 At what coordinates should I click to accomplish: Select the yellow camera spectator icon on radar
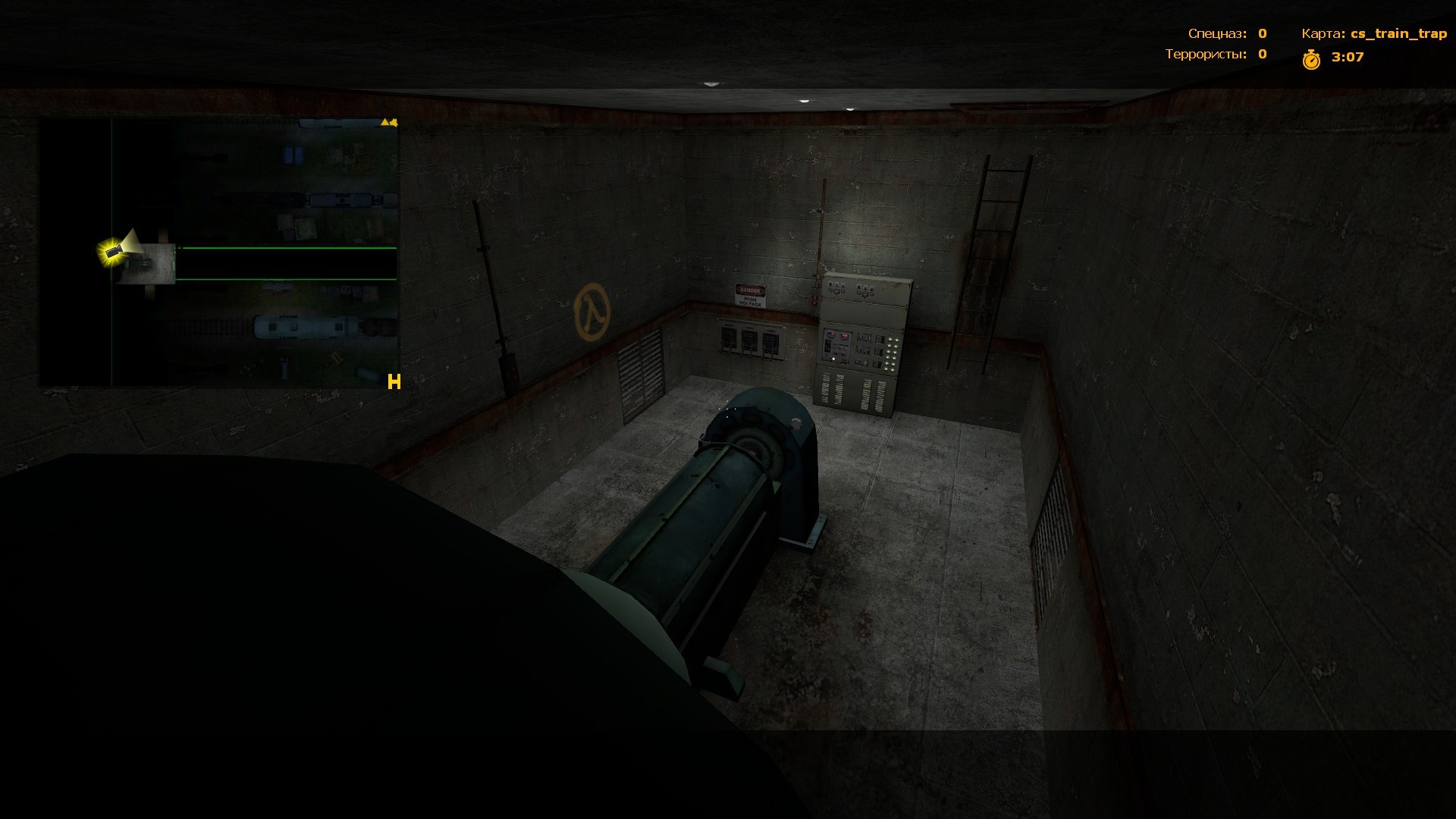click(x=114, y=253)
